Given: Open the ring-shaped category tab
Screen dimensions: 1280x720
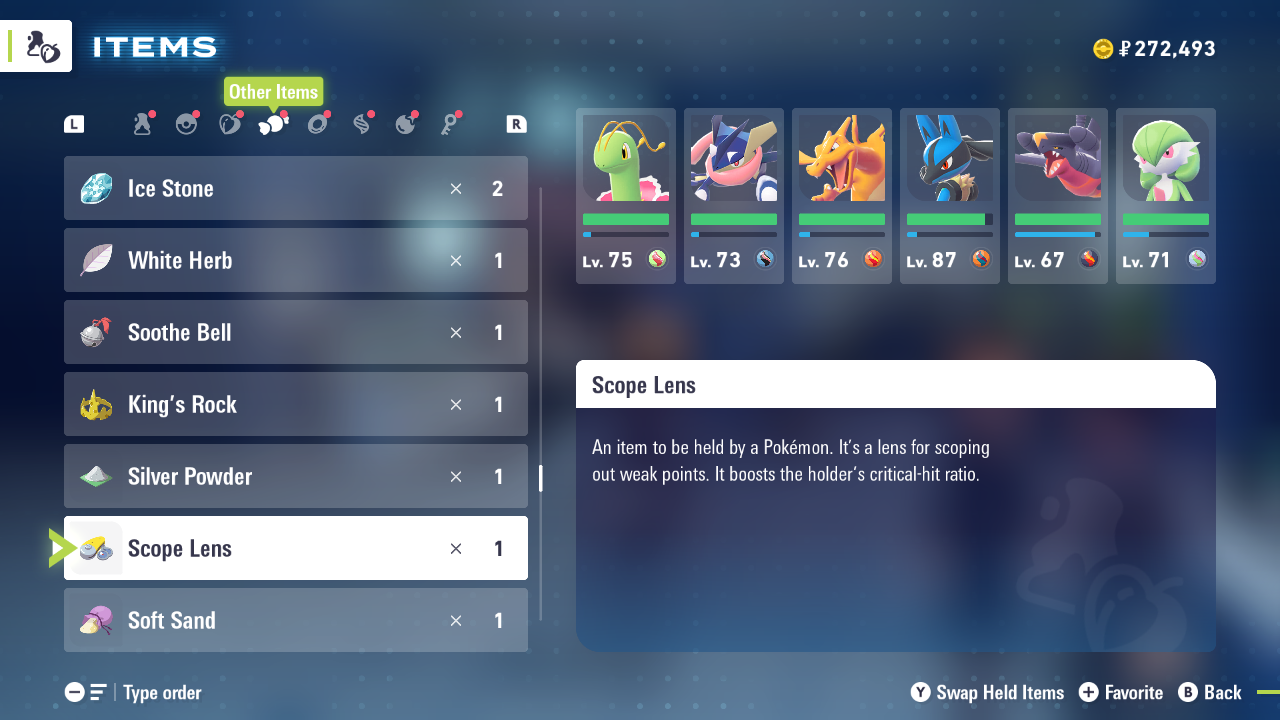Looking at the screenshot, I should click(318, 124).
